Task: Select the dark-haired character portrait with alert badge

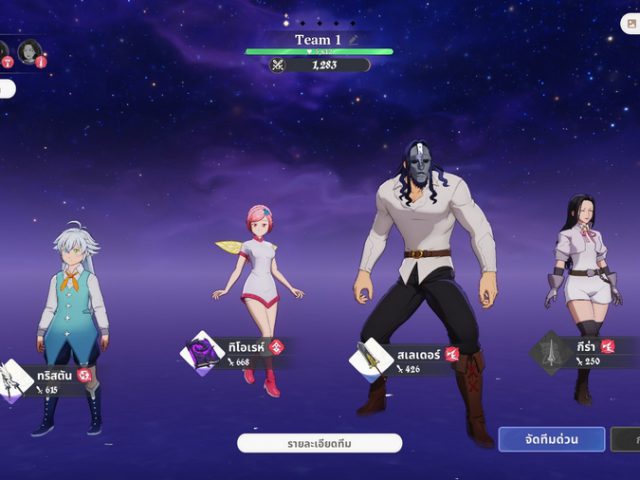Action: (x=30, y=51)
